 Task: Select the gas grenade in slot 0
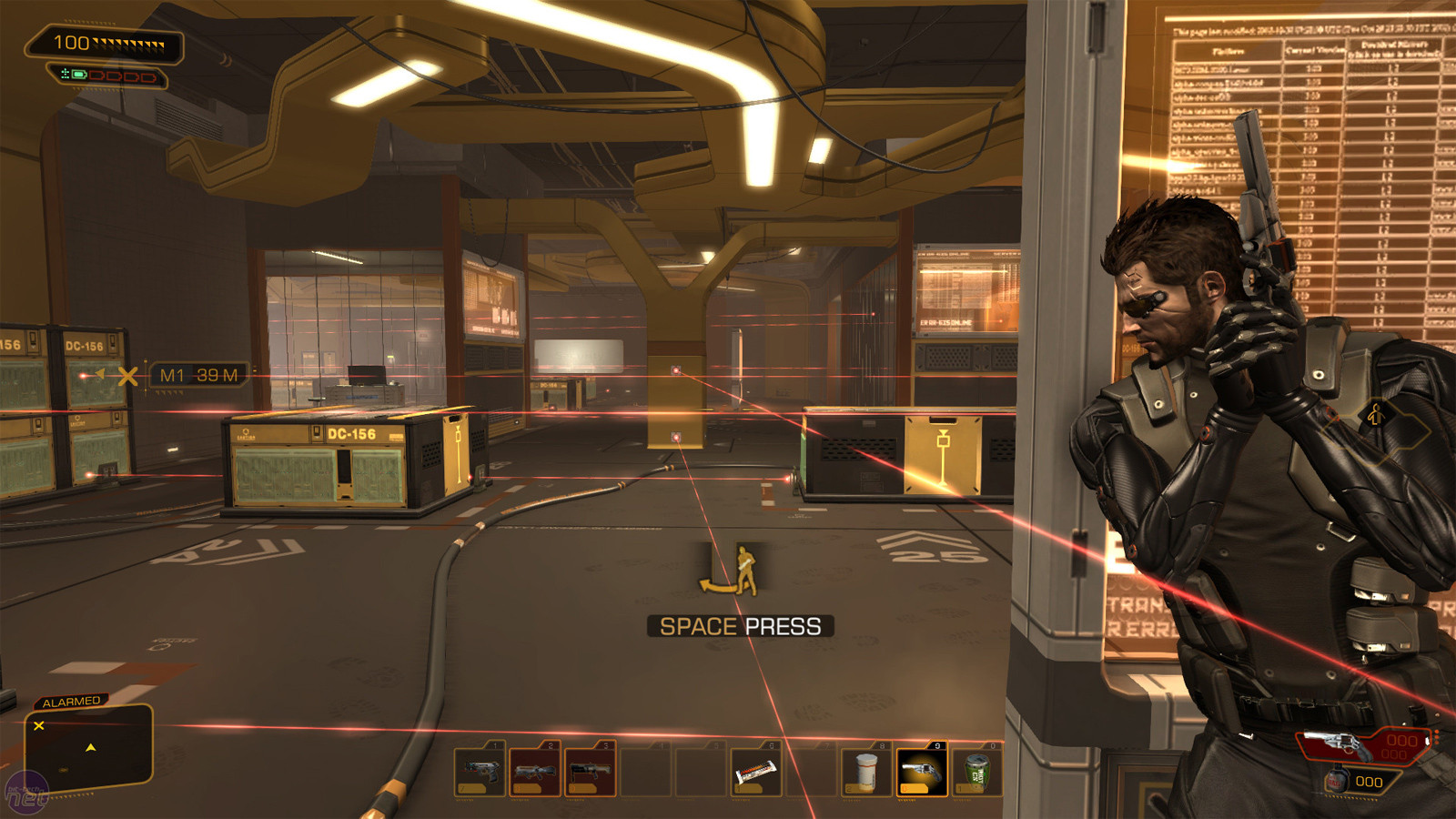(x=975, y=772)
